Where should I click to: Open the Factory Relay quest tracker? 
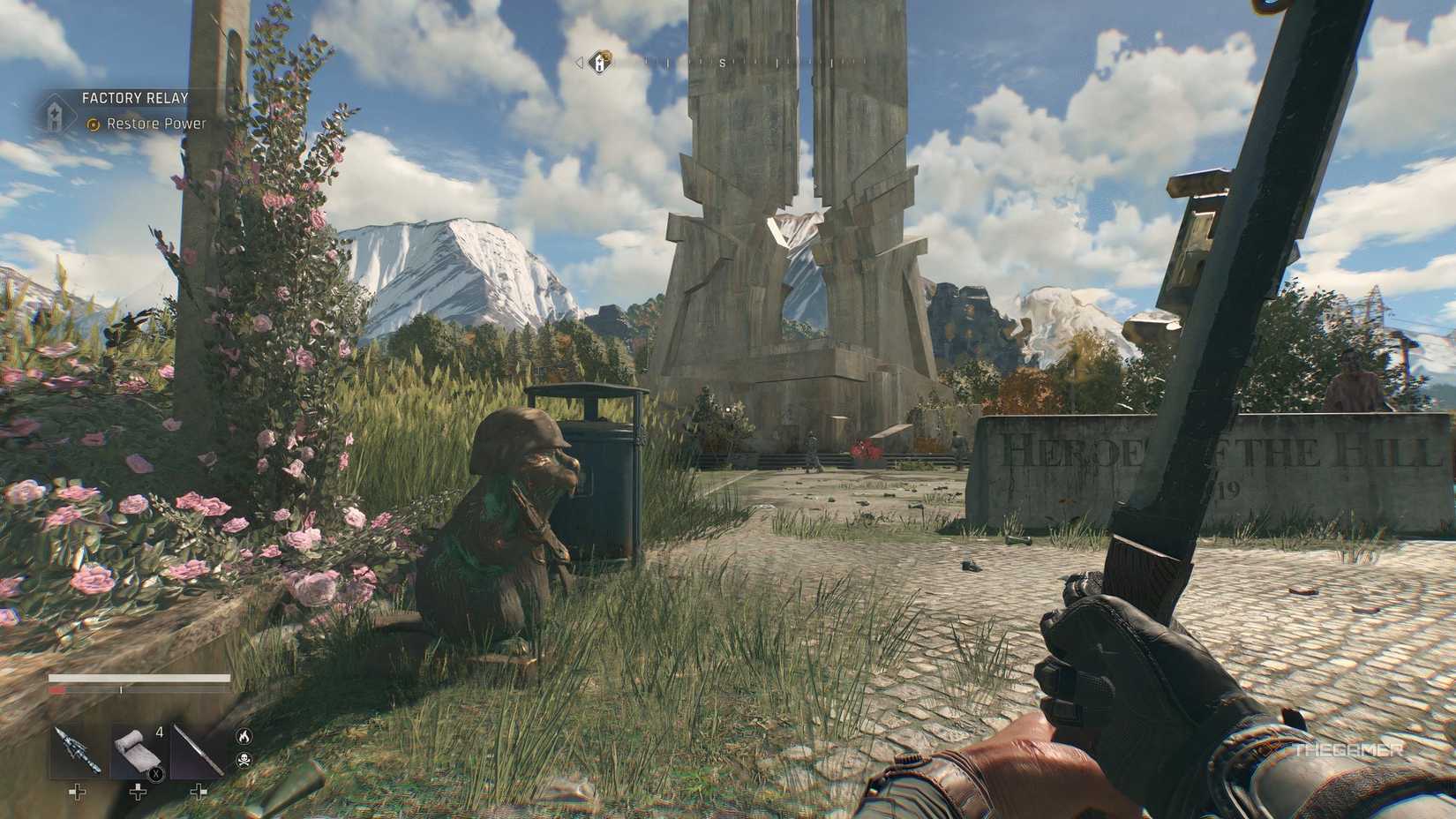tap(135, 98)
